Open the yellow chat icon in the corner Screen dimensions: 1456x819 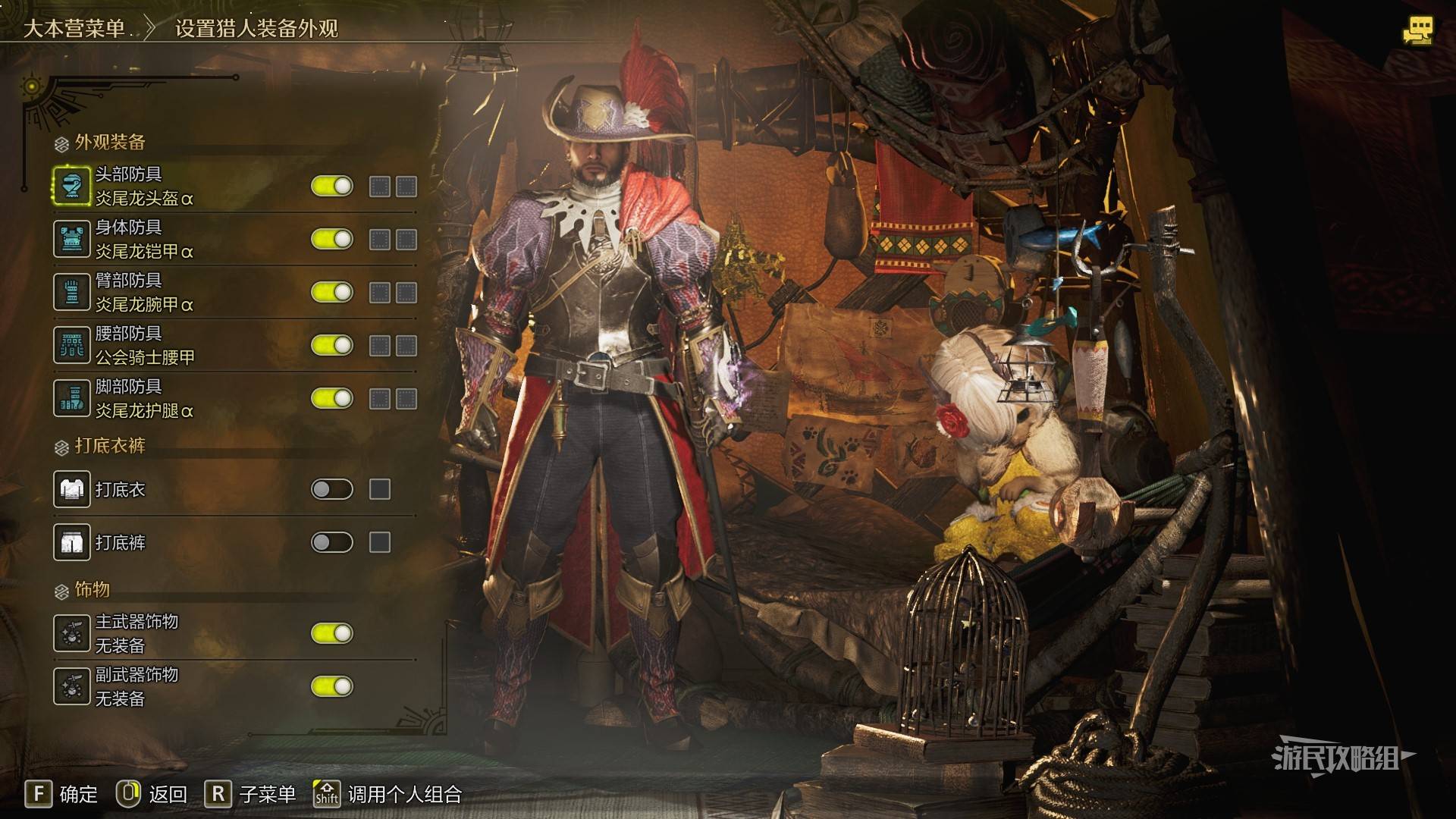pos(1417,32)
